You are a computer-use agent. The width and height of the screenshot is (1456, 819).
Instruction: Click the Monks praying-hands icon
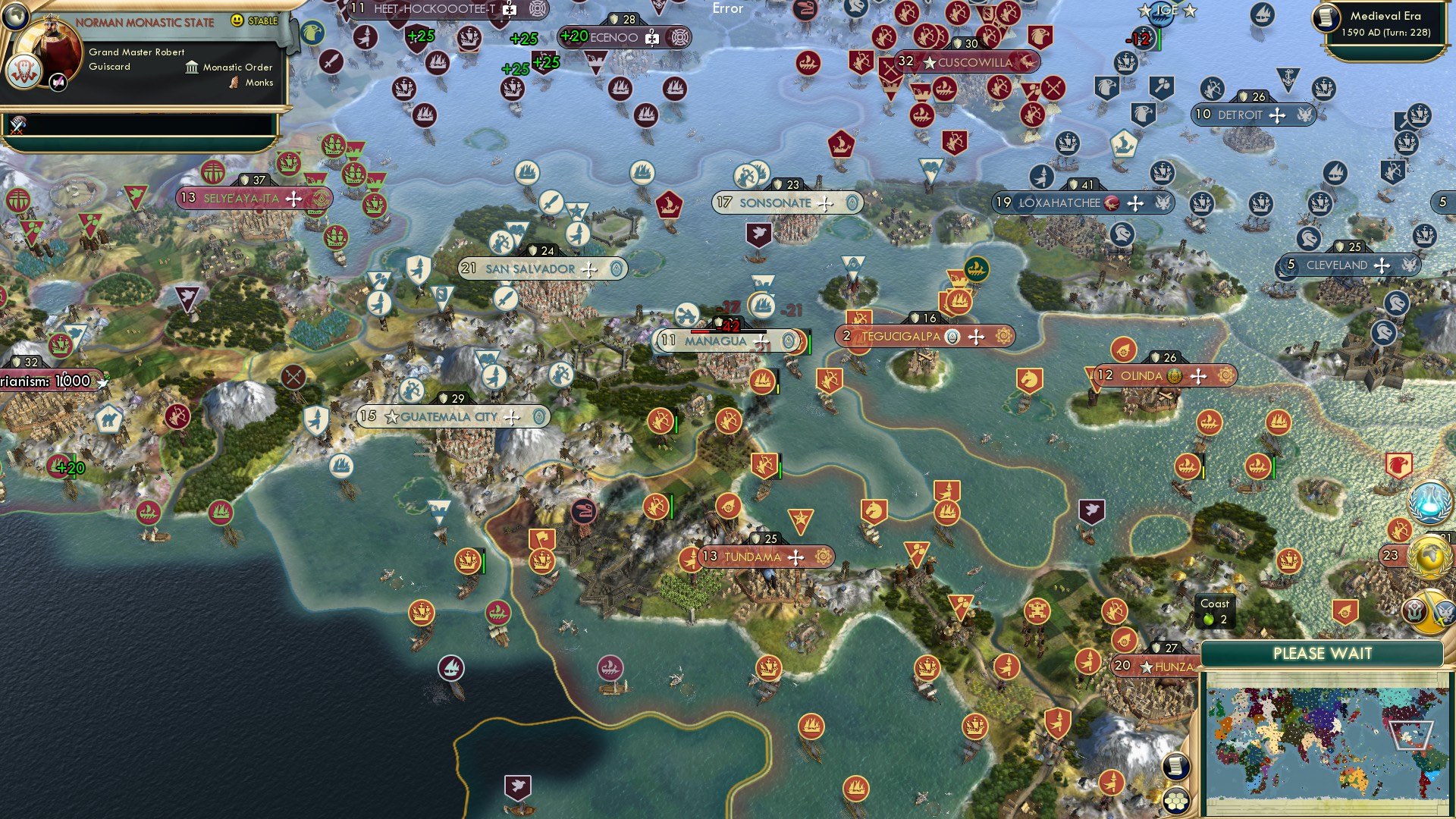tap(234, 83)
